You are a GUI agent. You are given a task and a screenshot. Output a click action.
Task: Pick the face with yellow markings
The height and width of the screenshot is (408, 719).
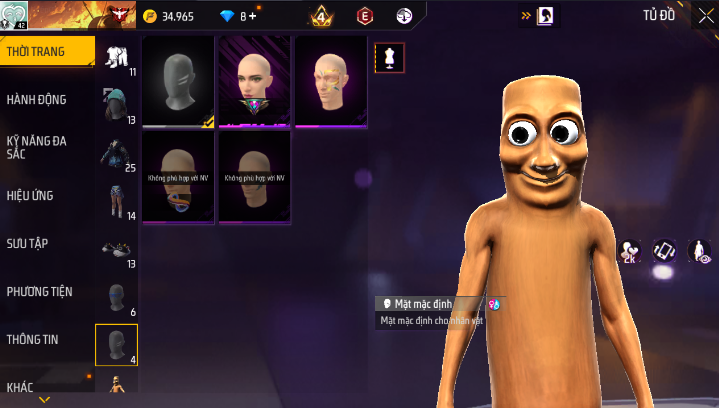click(x=332, y=82)
